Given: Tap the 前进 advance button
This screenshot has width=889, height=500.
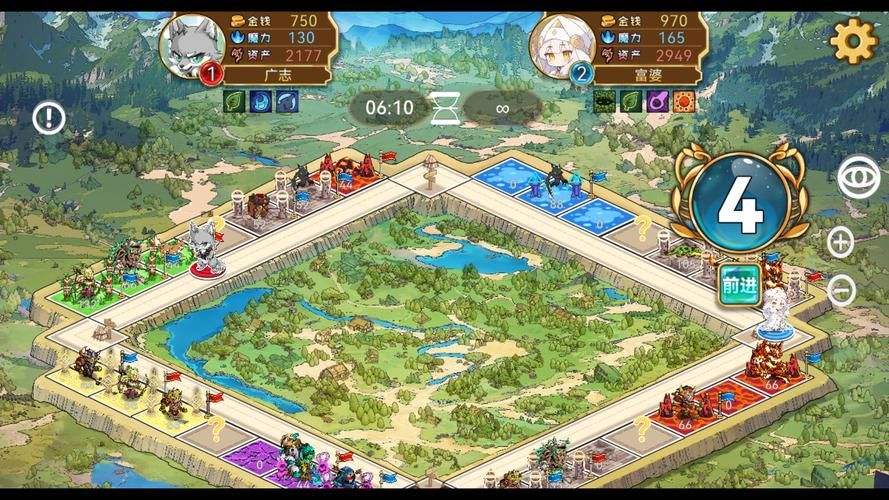Looking at the screenshot, I should pyautogui.click(x=739, y=286).
